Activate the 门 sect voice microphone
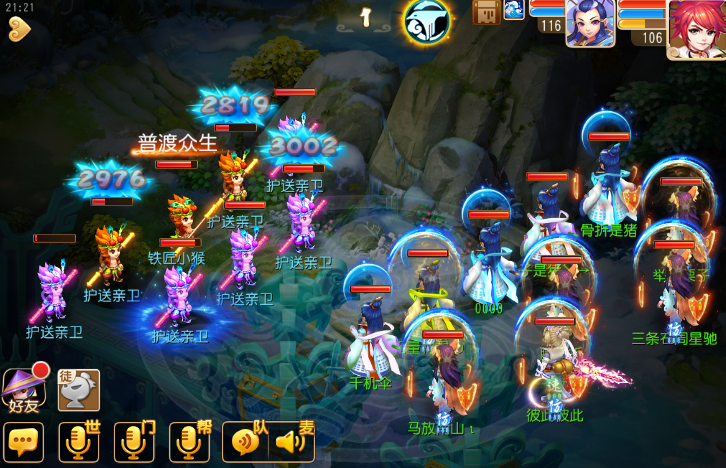This screenshot has width=726, height=468. (x=135, y=442)
